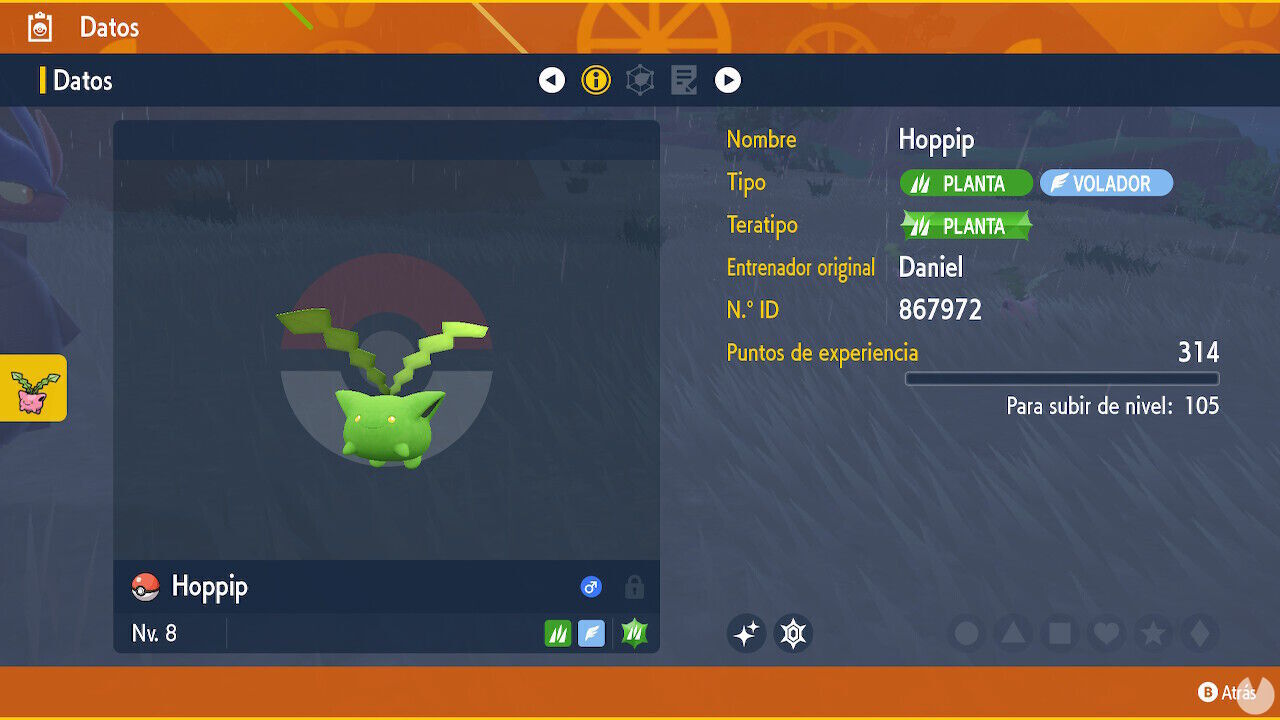Click the blue male gender icon
The height and width of the screenshot is (720, 1280).
(x=591, y=587)
